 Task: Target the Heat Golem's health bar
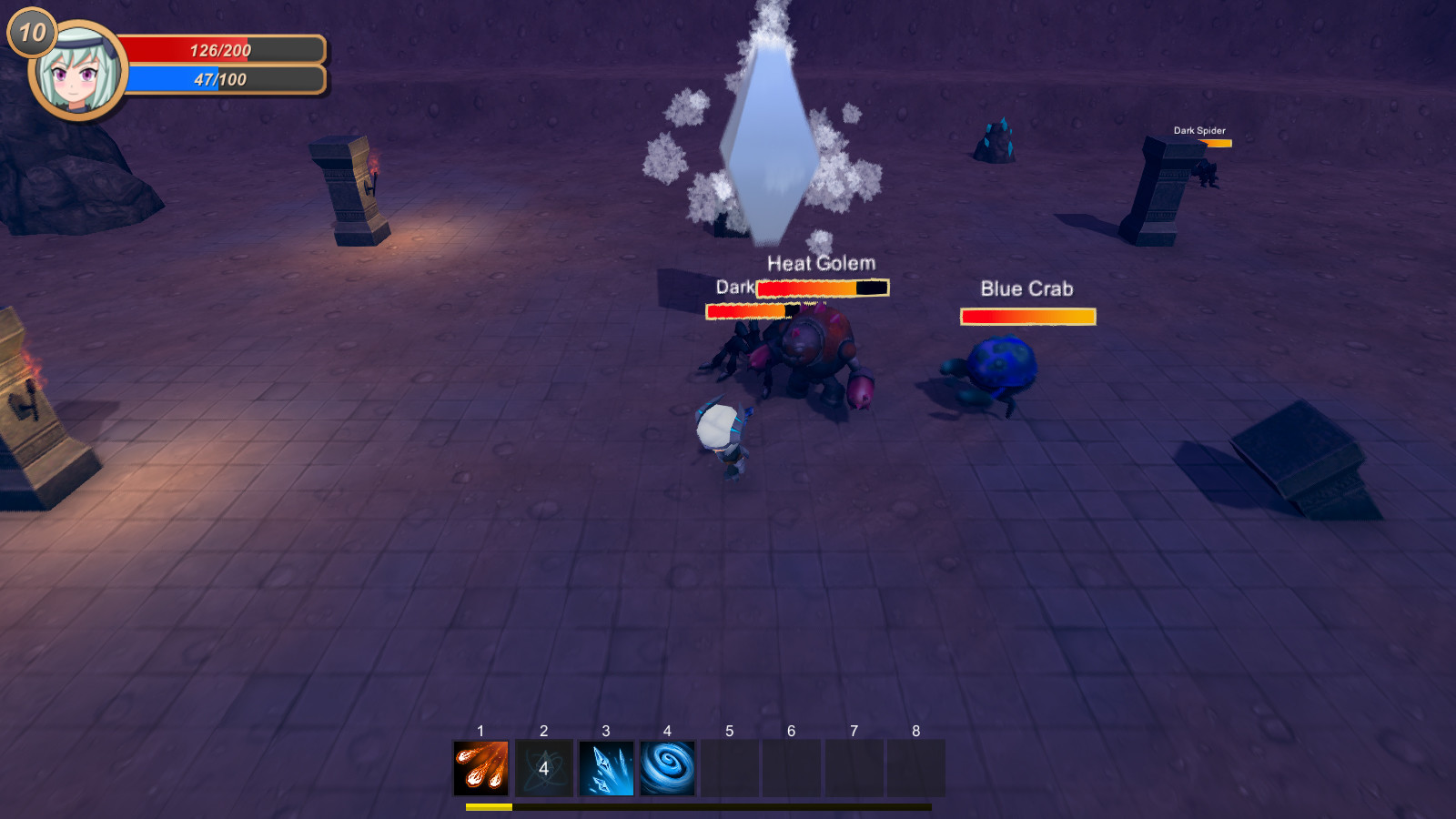tap(821, 288)
